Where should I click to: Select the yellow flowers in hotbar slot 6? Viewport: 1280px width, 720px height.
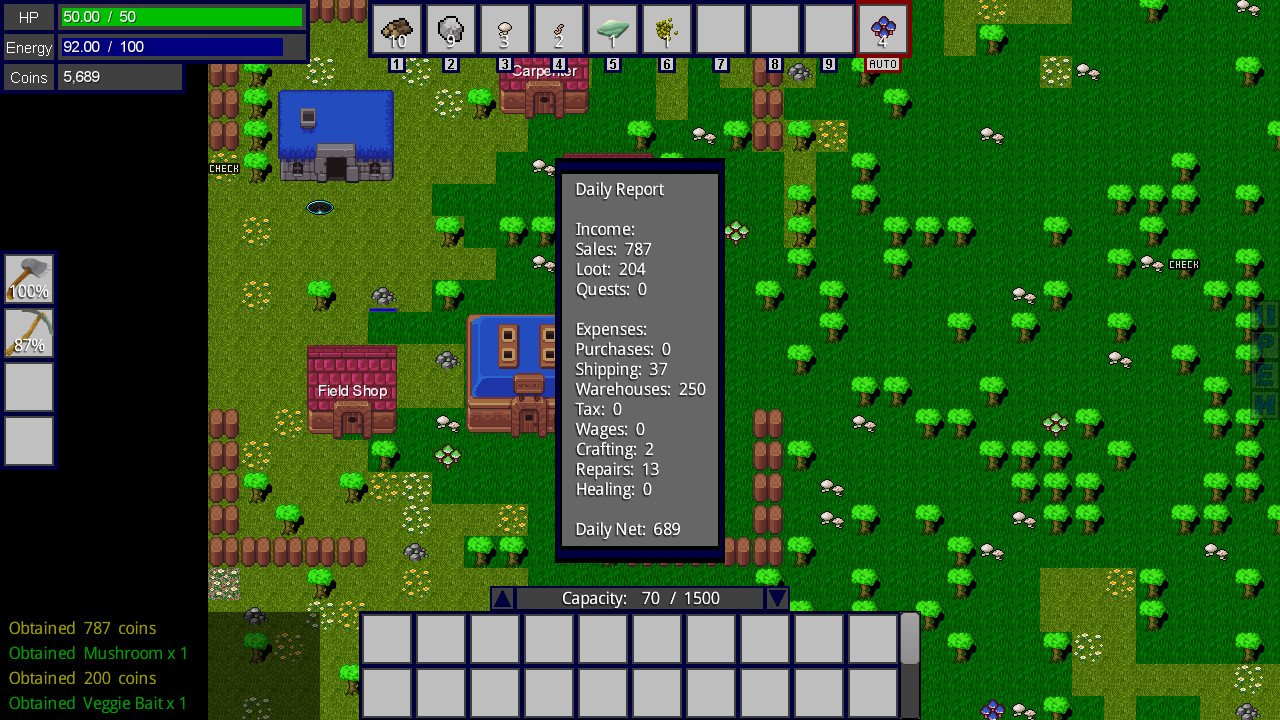(666, 28)
